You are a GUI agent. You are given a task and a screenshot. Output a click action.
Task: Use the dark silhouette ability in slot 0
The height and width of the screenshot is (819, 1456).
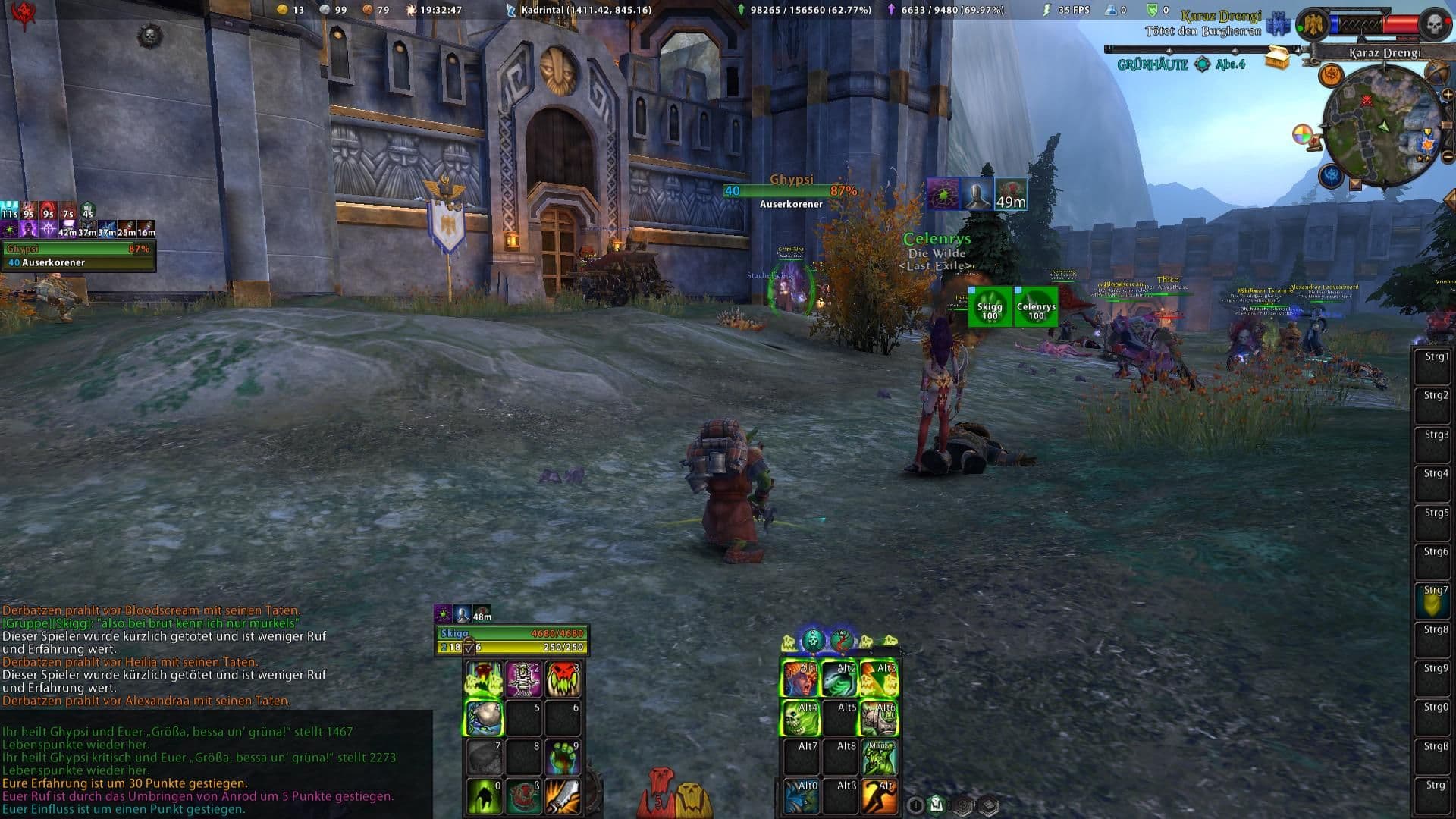484,796
